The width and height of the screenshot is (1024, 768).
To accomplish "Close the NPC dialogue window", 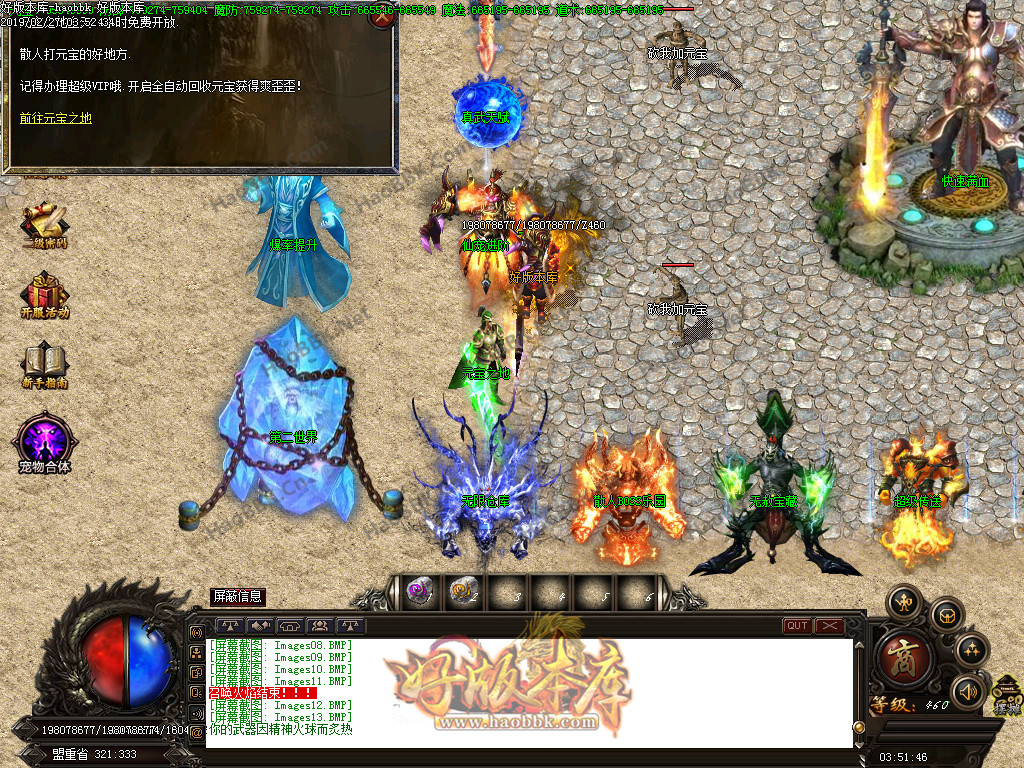I will tap(381, 19).
